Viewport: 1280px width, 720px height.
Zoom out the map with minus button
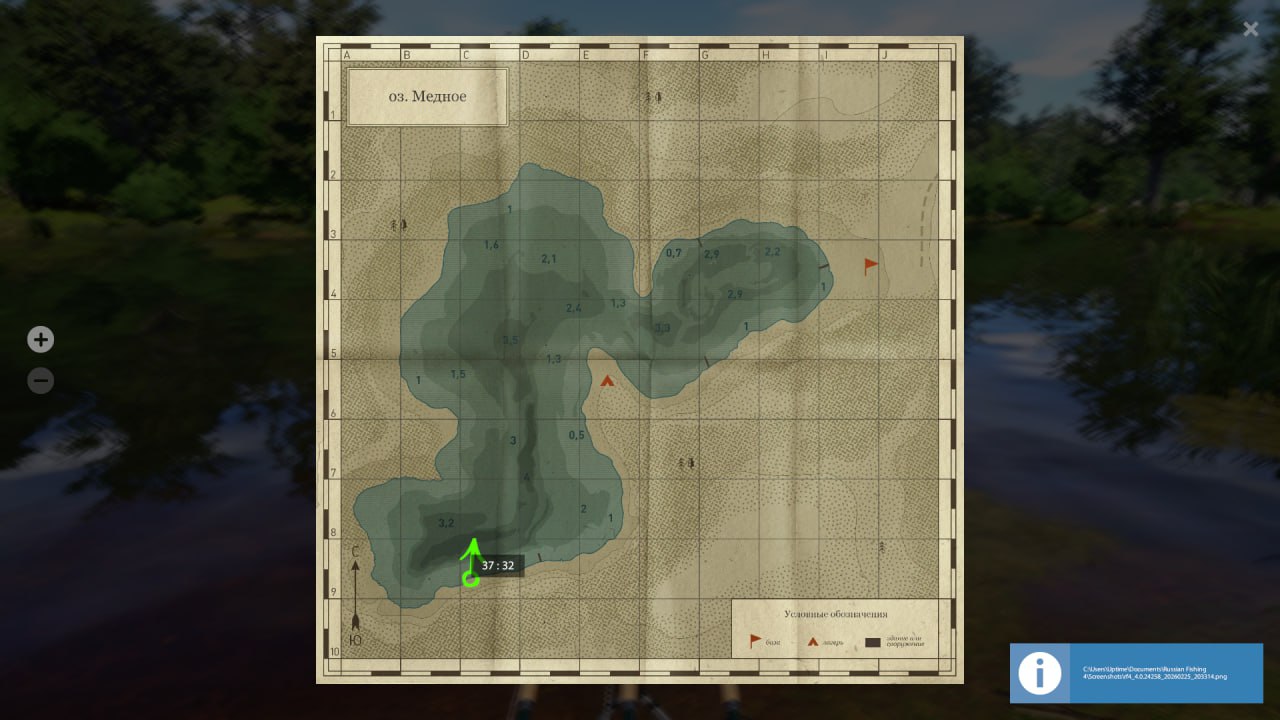pyautogui.click(x=40, y=381)
